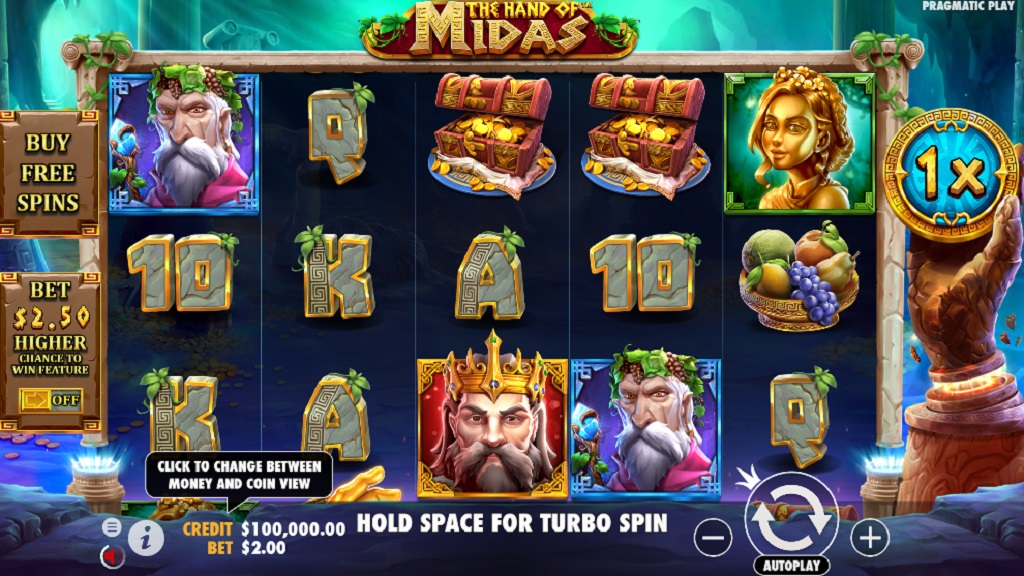
Task: Toggle the higher chance bet switch
Action: tap(50, 400)
